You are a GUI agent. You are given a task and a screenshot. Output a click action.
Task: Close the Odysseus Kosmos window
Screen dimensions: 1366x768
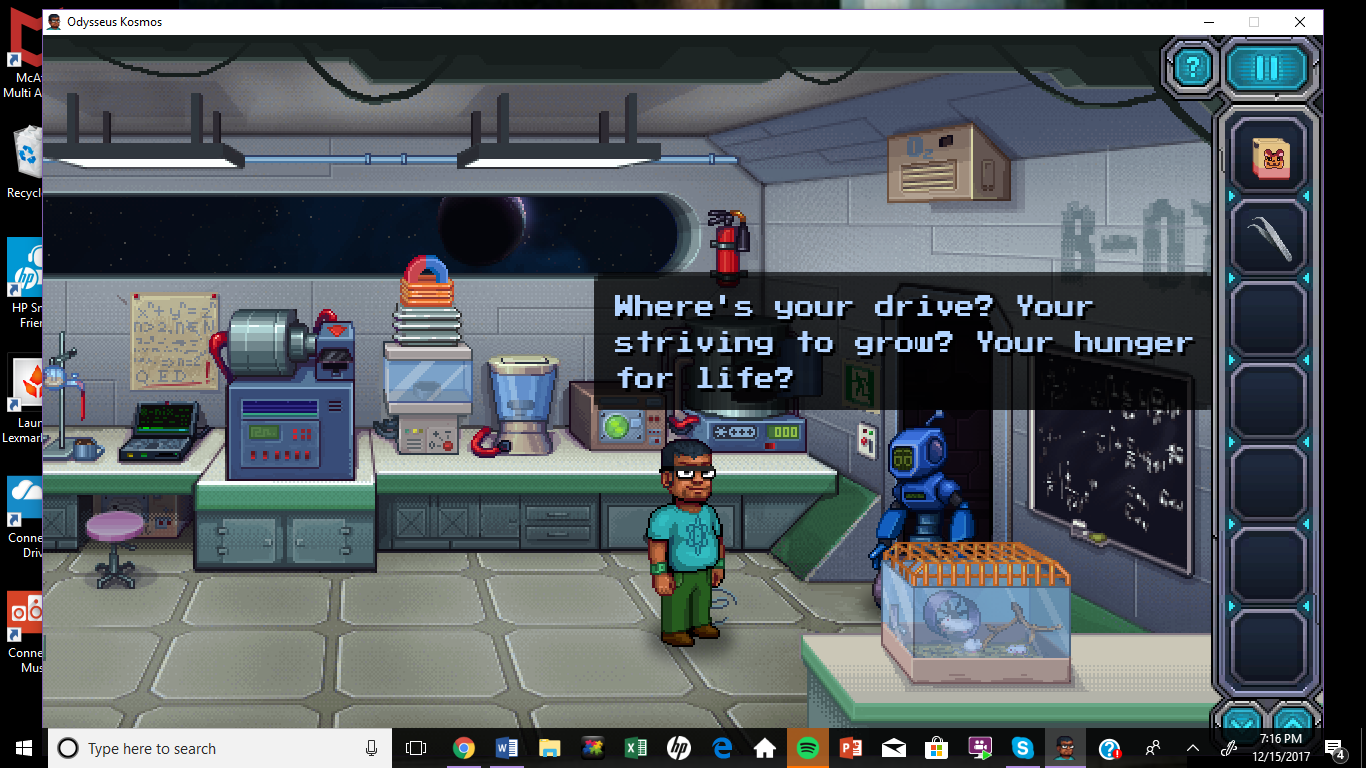click(1299, 22)
